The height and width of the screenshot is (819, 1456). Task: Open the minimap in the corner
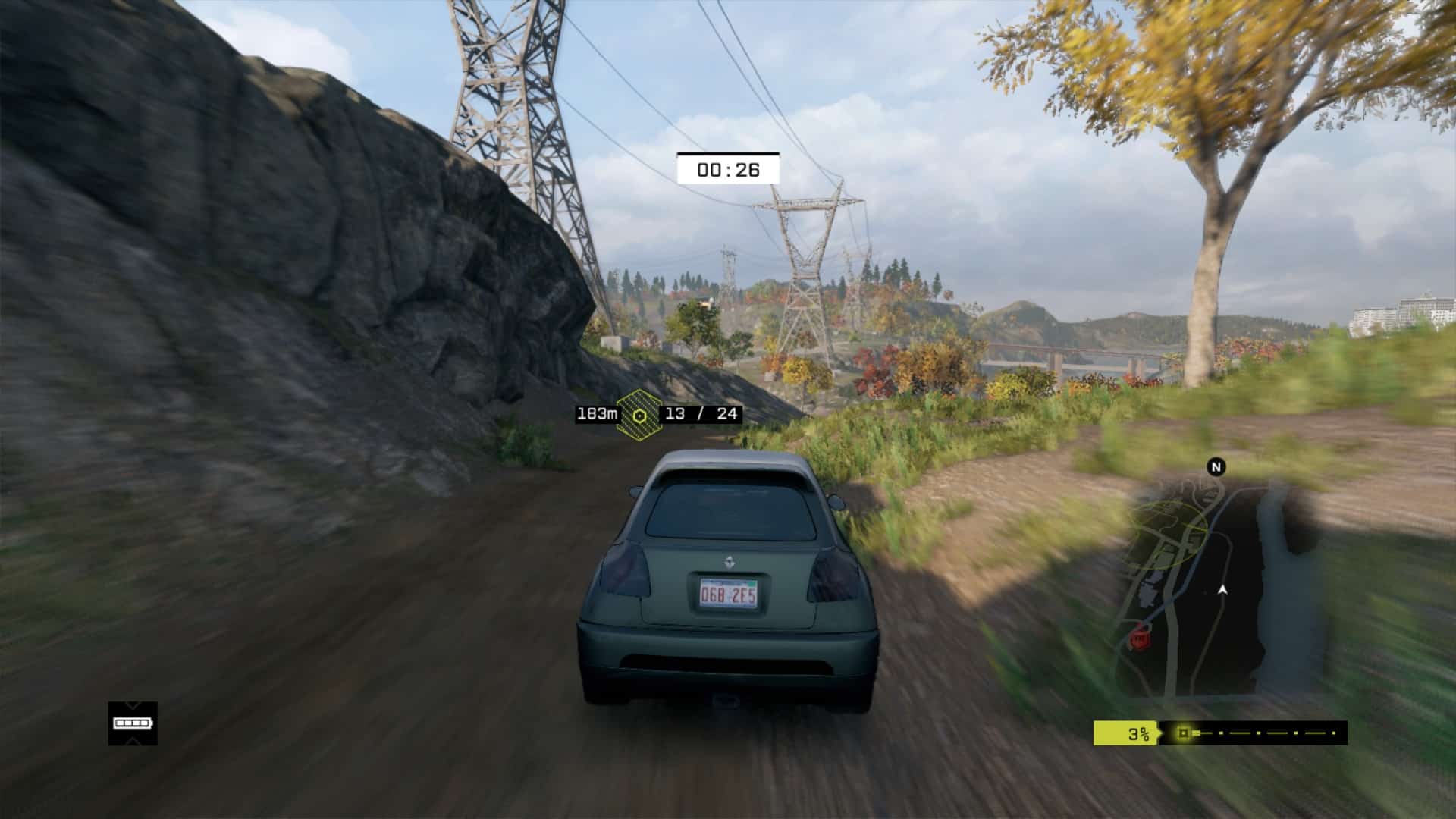coord(1221,590)
